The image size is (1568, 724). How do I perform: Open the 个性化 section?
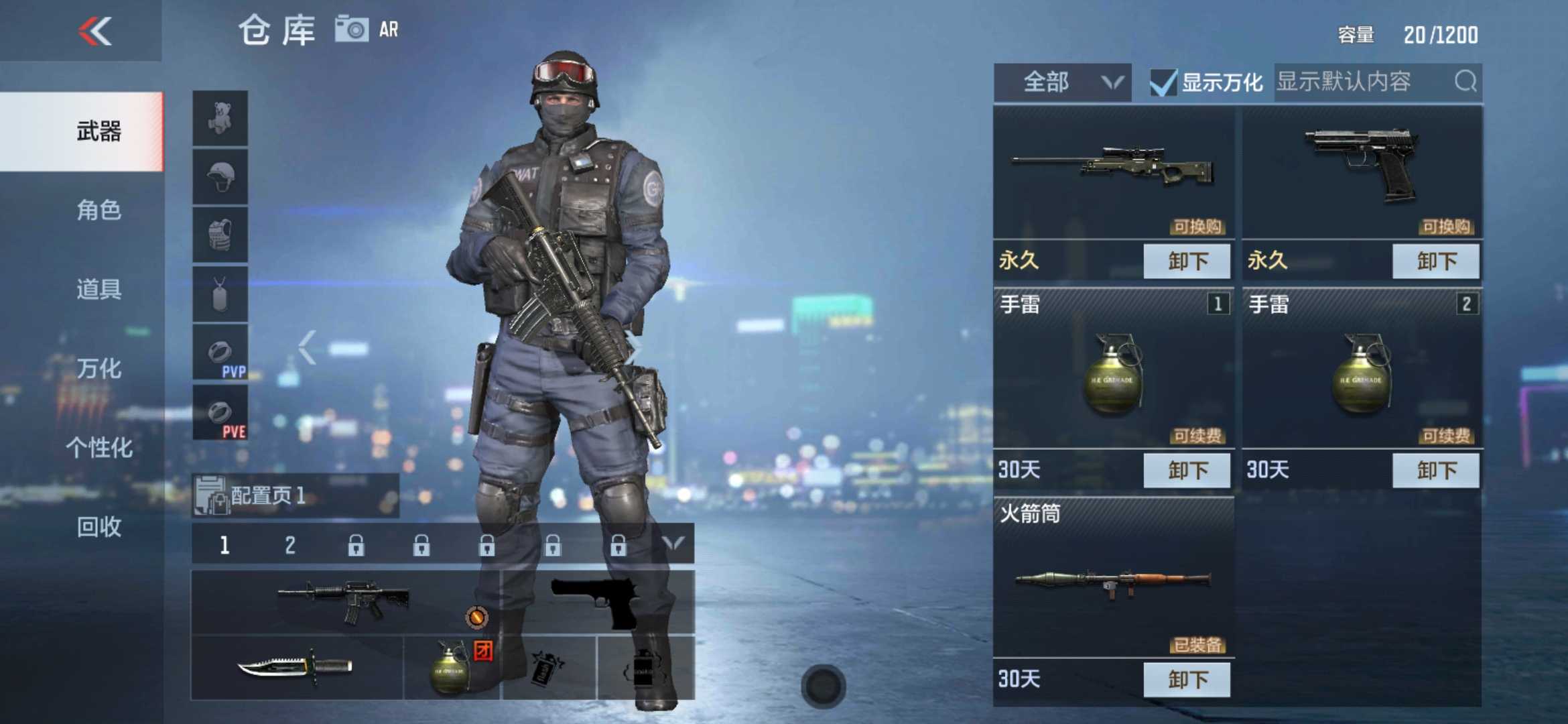pos(99,447)
